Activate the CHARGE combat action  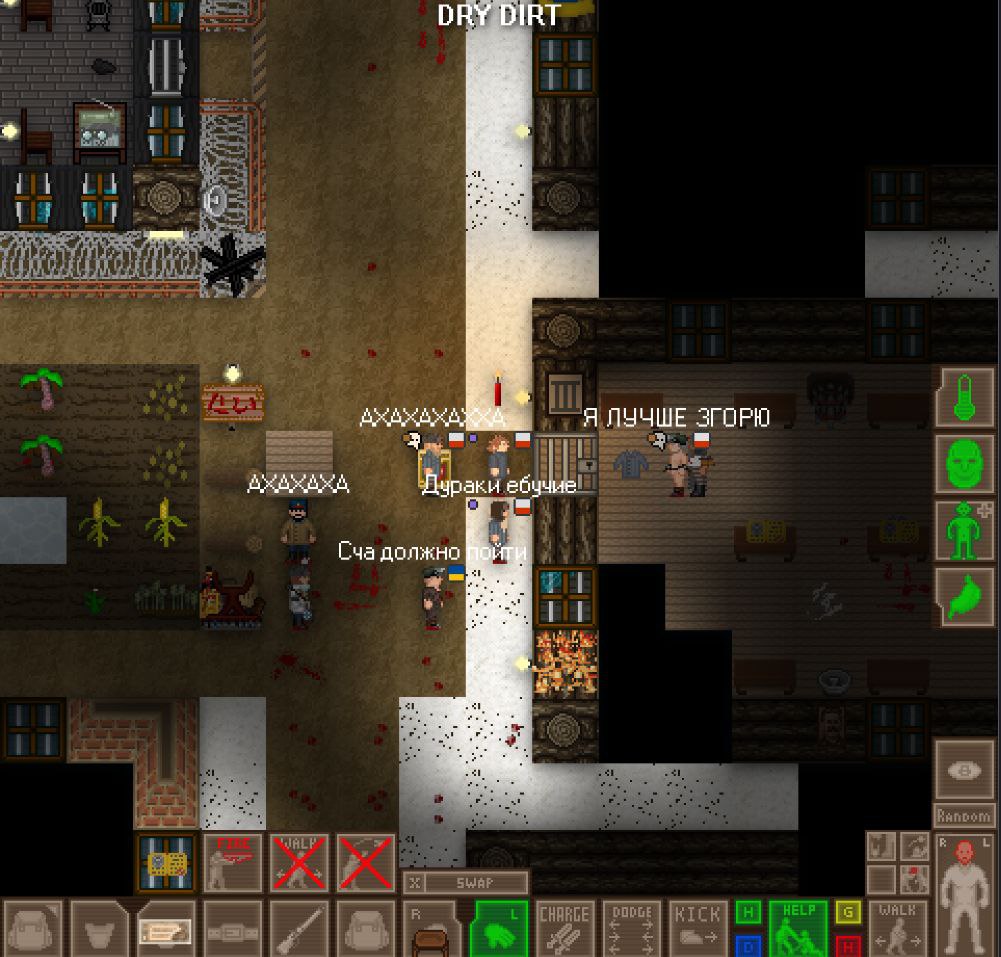click(x=565, y=926)
